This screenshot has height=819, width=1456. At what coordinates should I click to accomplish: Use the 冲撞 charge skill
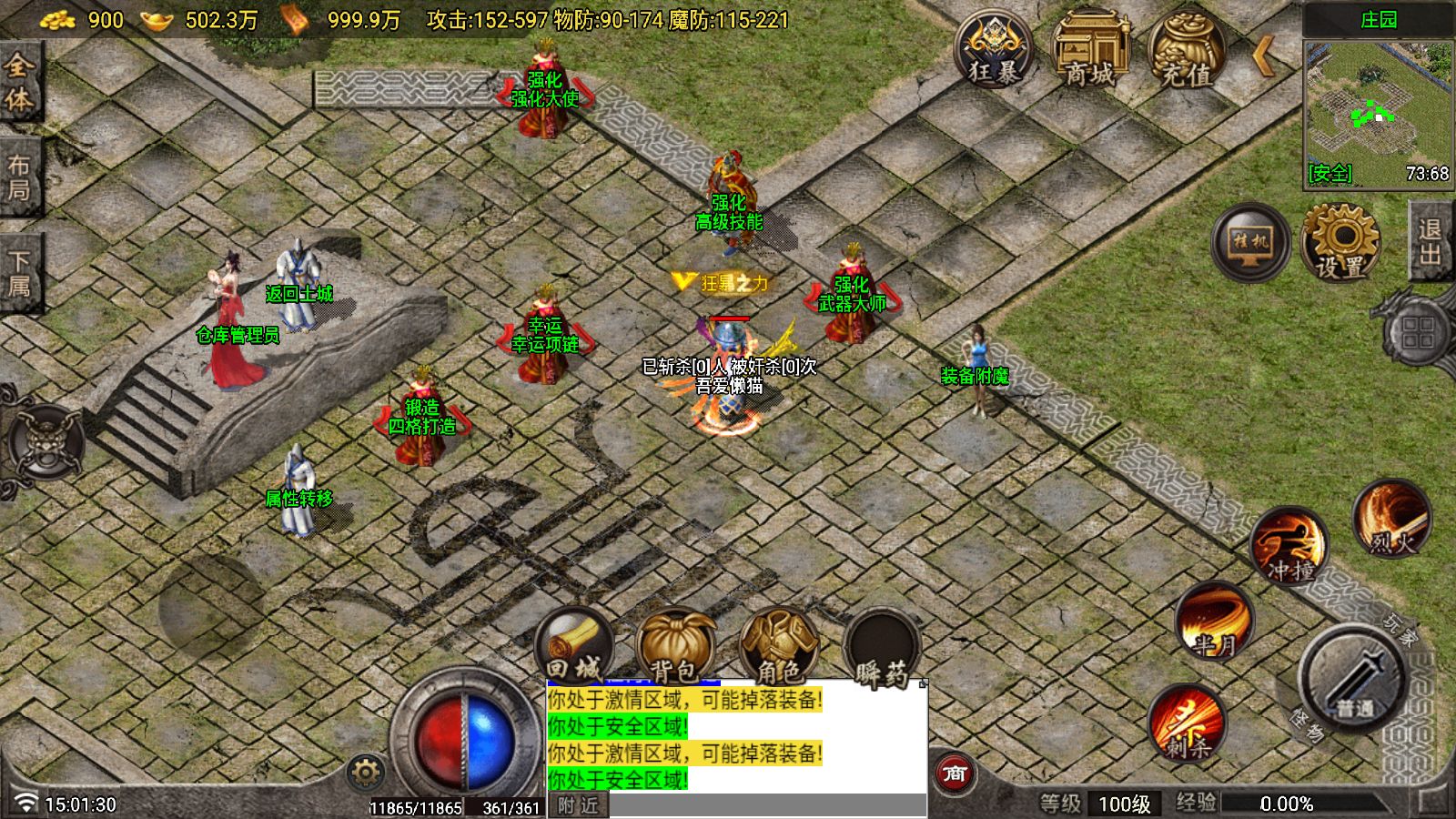point(1289,546)
